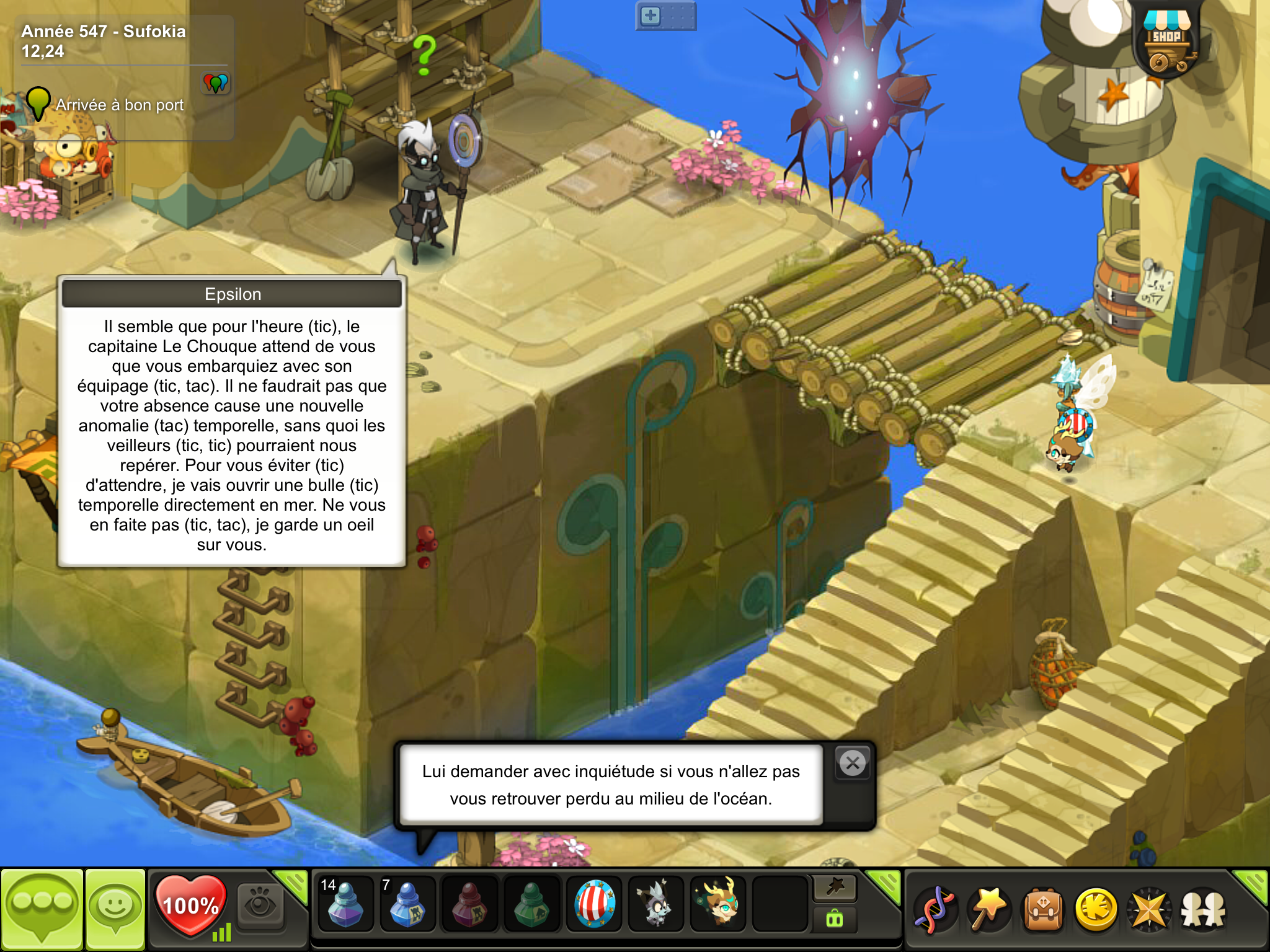Choose the reply about being lost at sea
The image size is (1270, 952).
[611, 785]
